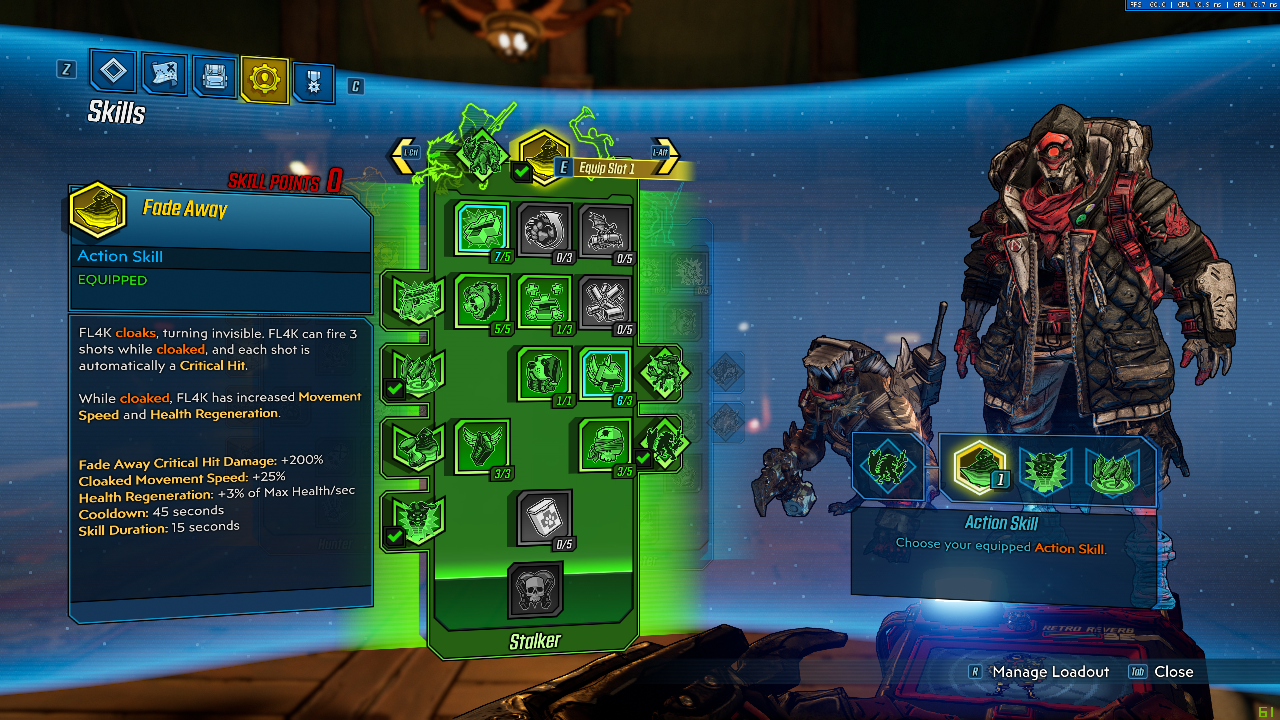The image size is (1280, 720).
Task: Open the Inventory backpack tab
Action: coord(214,76)
